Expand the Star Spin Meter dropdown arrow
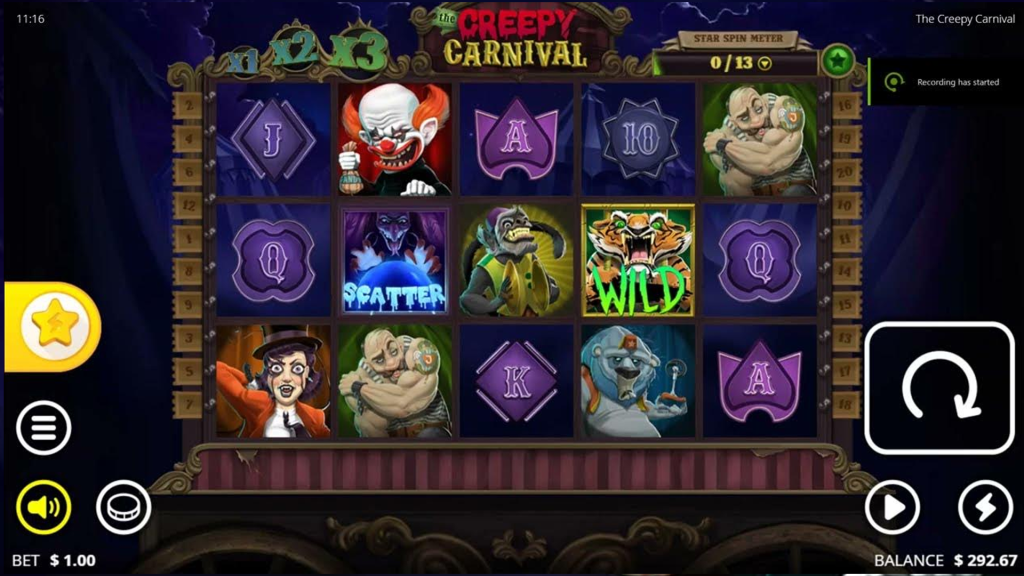 [x=766, y=63]
